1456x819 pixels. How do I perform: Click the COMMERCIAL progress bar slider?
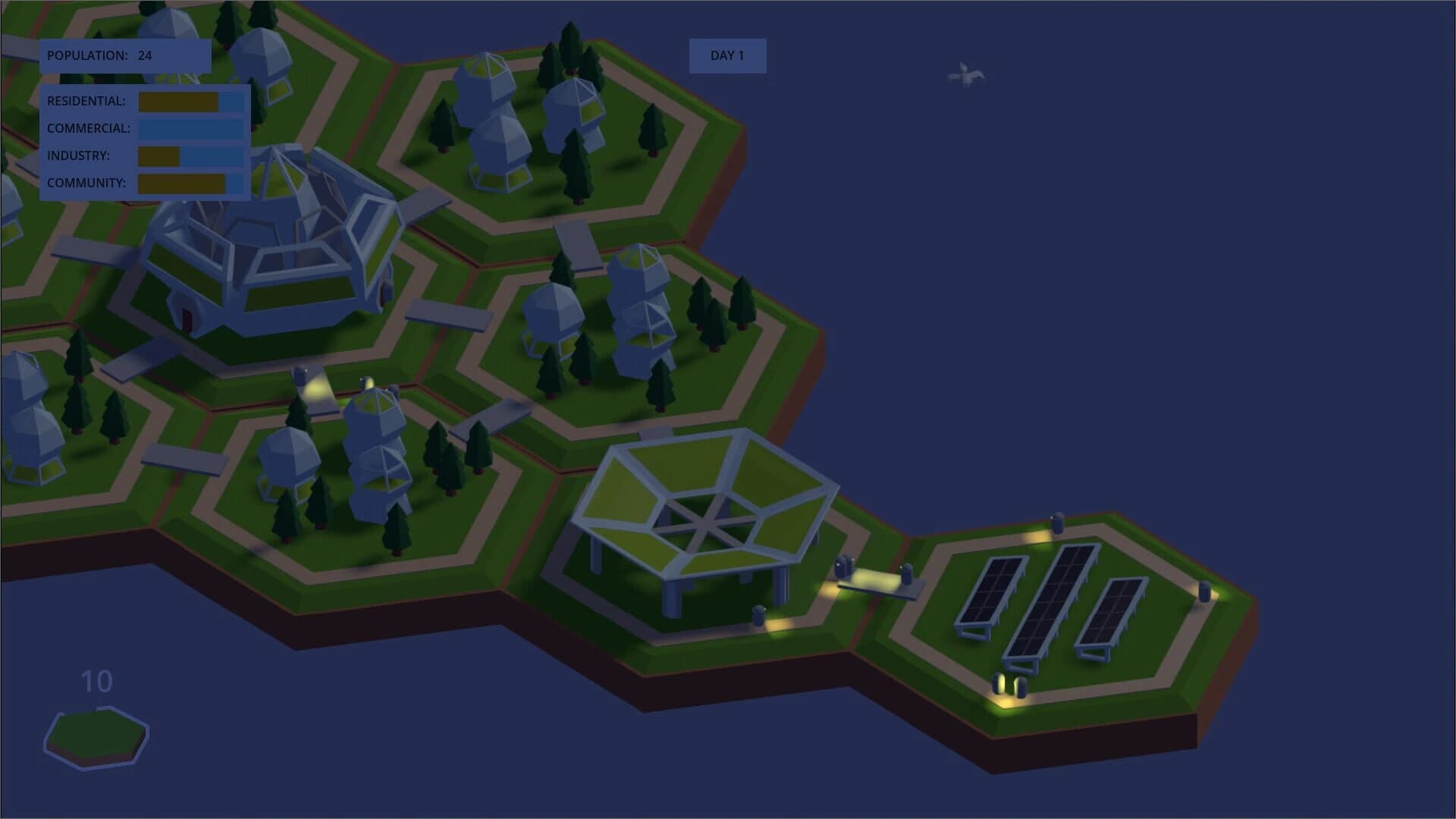coord(190,129)
